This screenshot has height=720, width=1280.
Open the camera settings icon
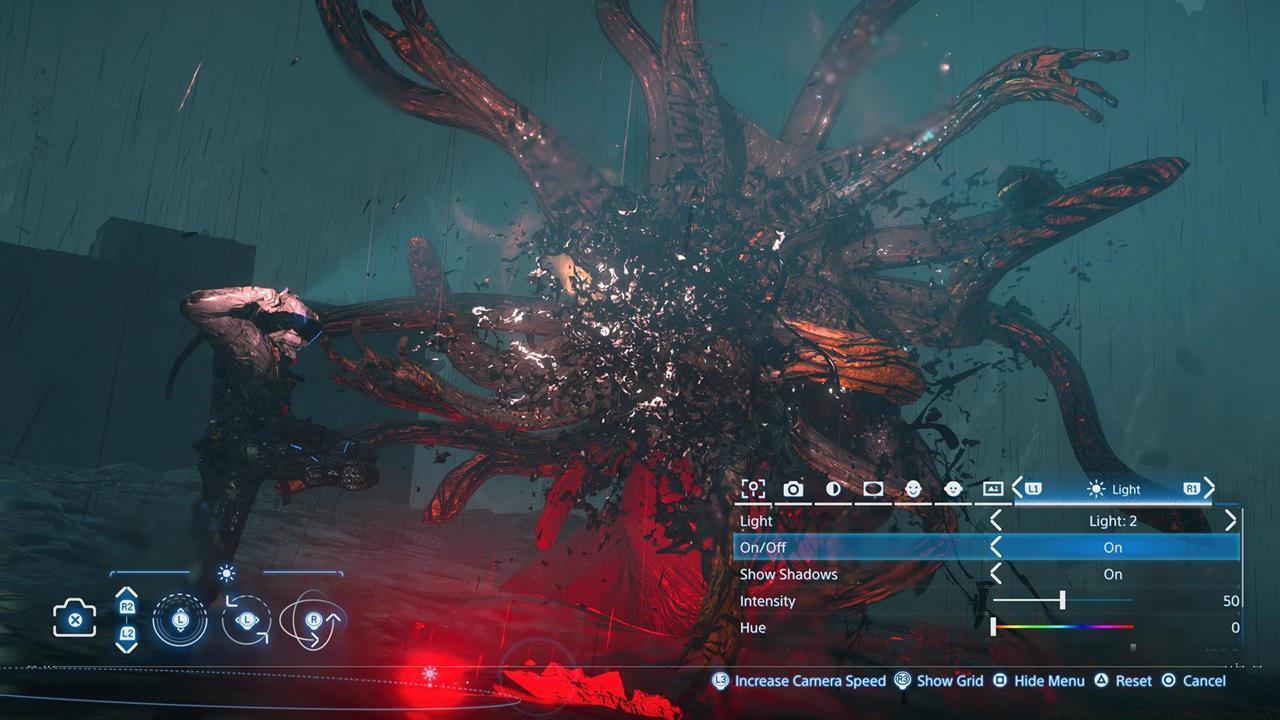click(793, 489)
